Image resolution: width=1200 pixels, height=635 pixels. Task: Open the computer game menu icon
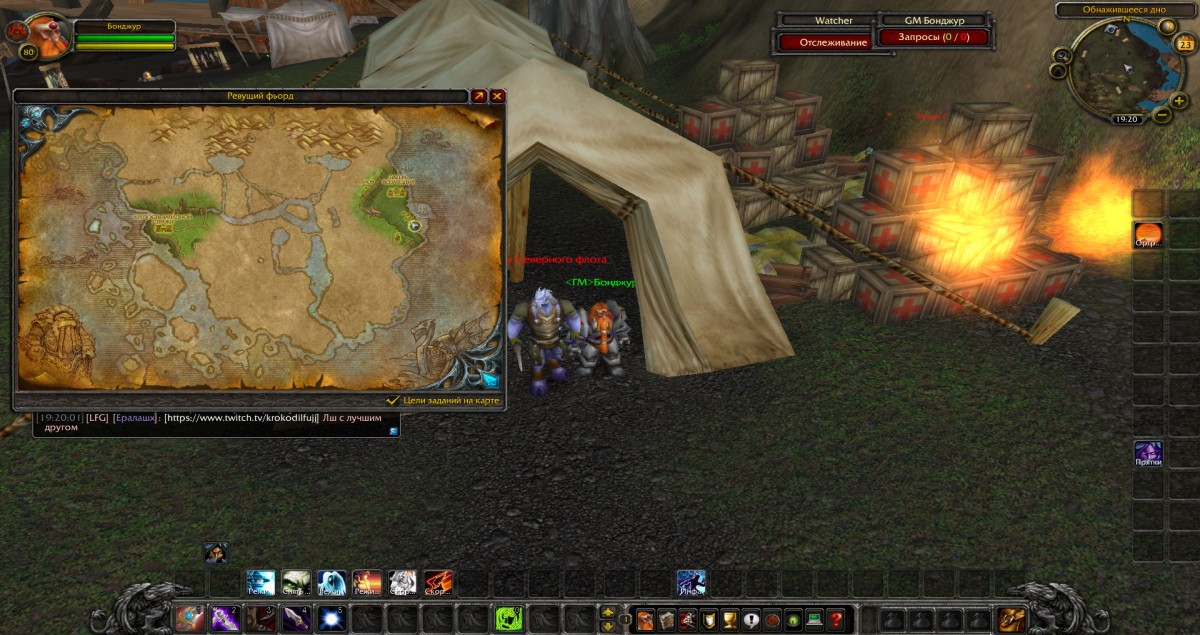[814, 620]
